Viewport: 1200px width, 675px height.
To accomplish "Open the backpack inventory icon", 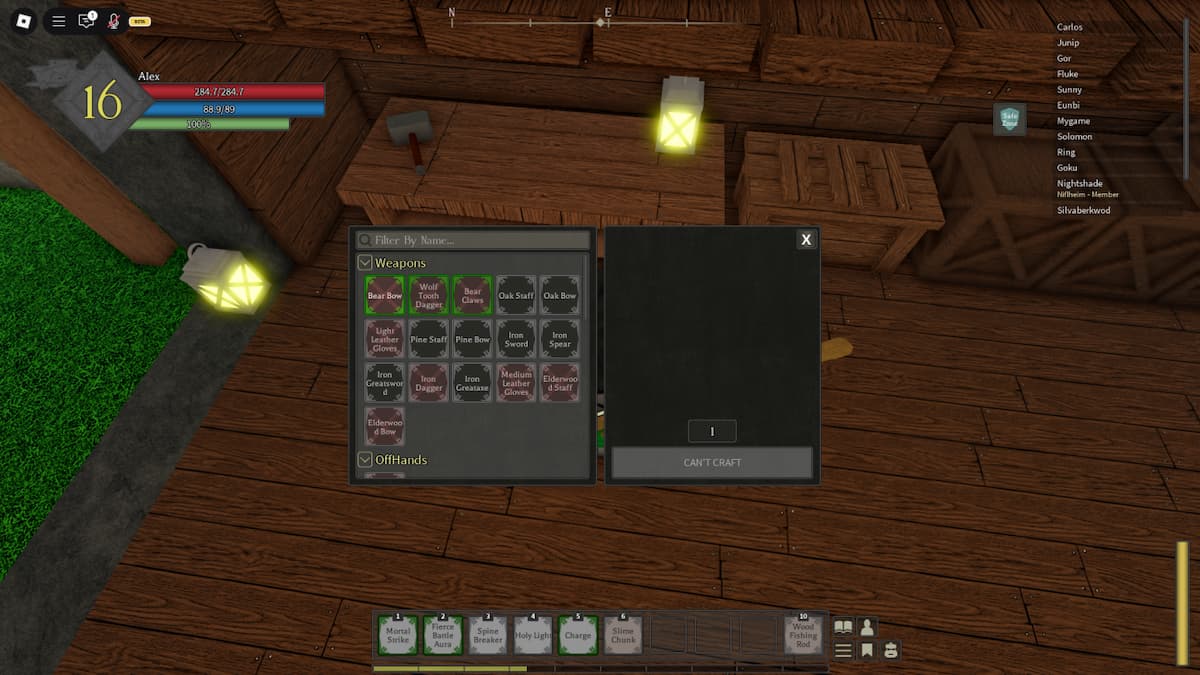I will click(890, 650).
